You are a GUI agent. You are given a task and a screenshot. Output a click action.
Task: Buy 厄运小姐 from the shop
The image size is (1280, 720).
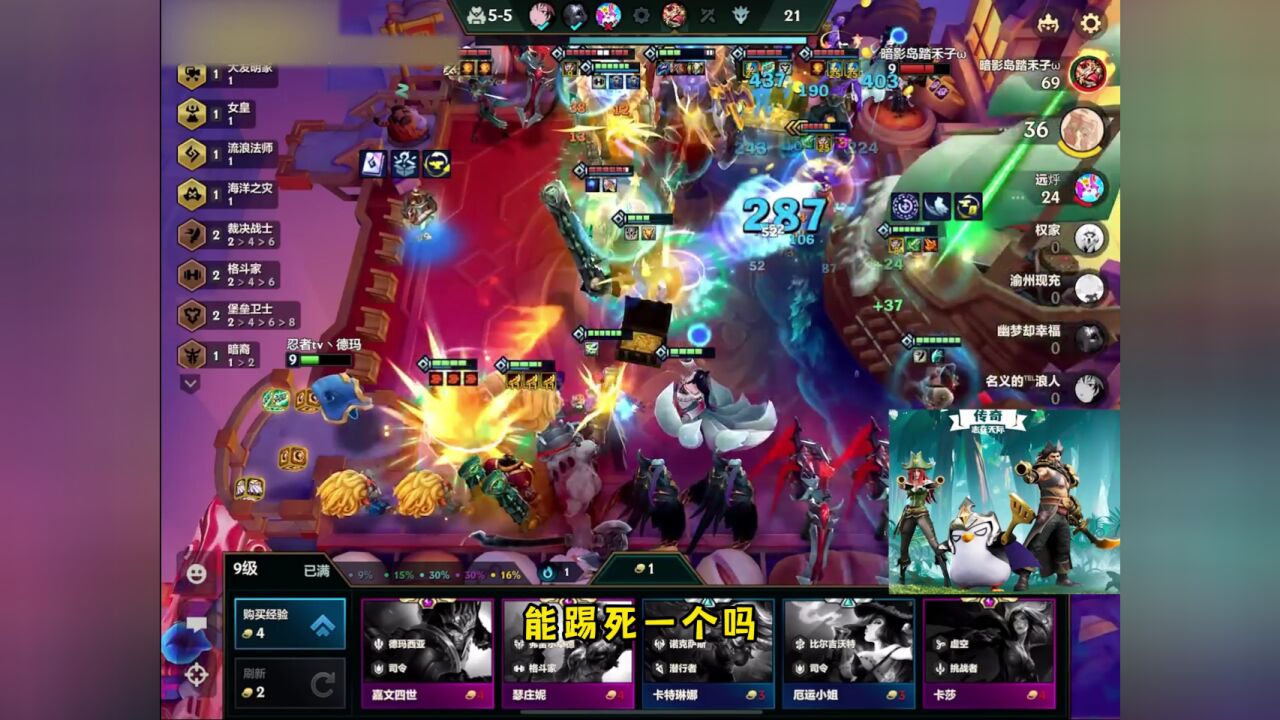848,654
